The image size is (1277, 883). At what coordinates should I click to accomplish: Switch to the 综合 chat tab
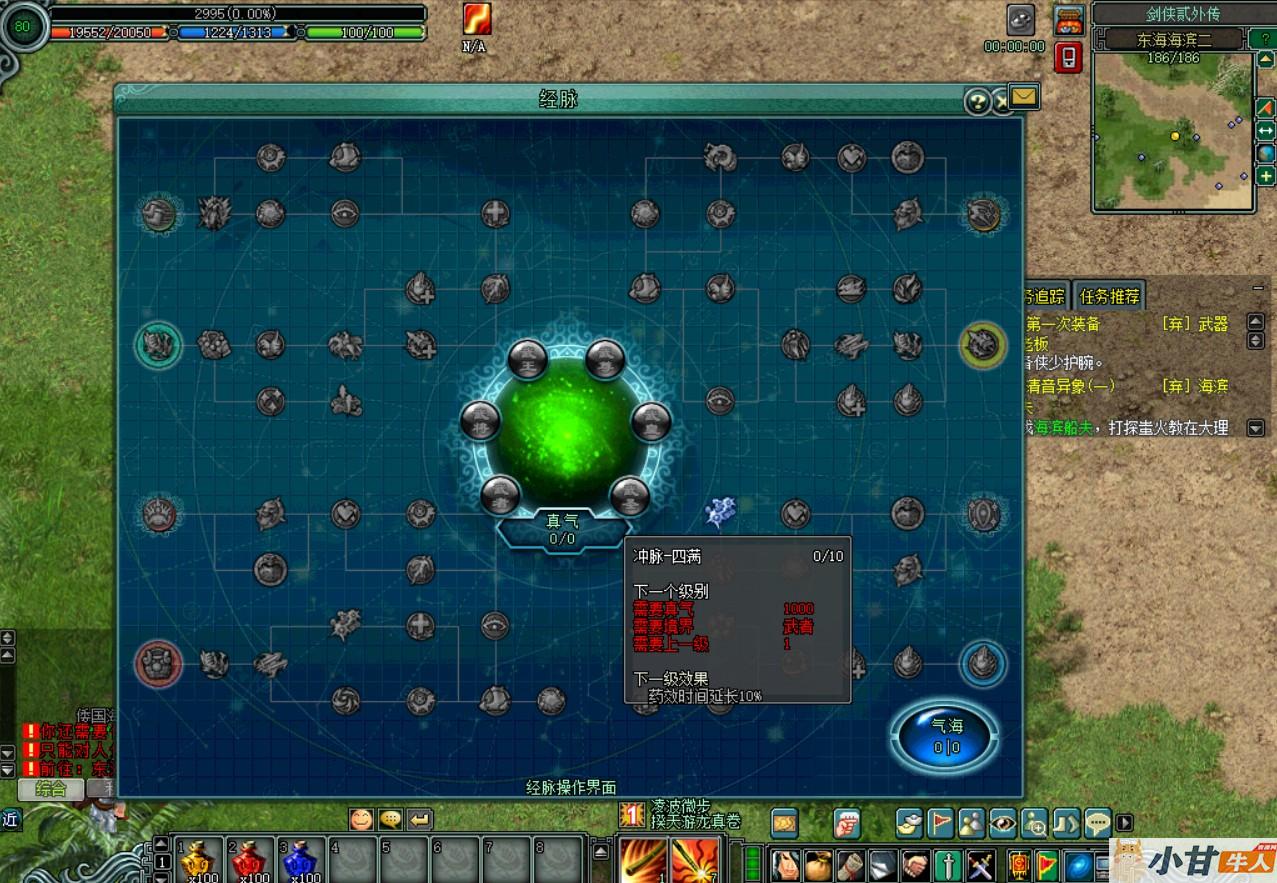tap(51, 788)
